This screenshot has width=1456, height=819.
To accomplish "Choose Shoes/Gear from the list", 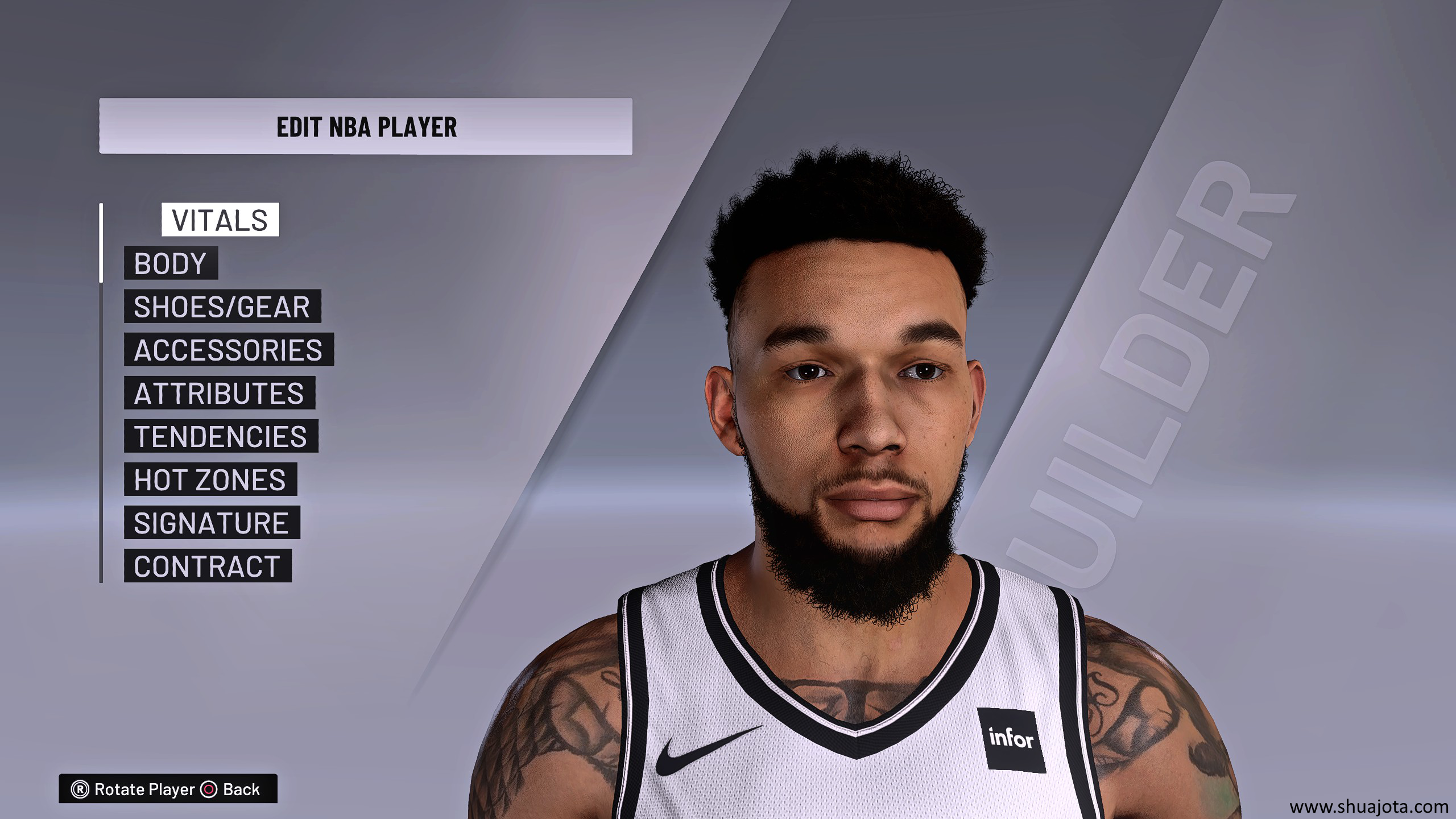I will pos(222,307).
